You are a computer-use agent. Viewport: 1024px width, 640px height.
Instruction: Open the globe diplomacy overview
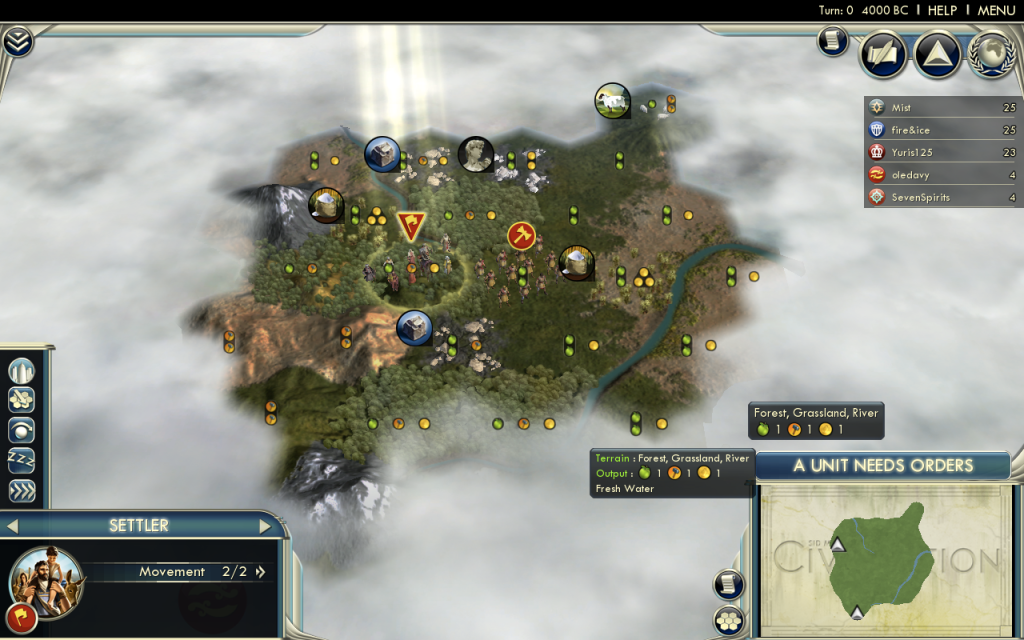[991, 54]
